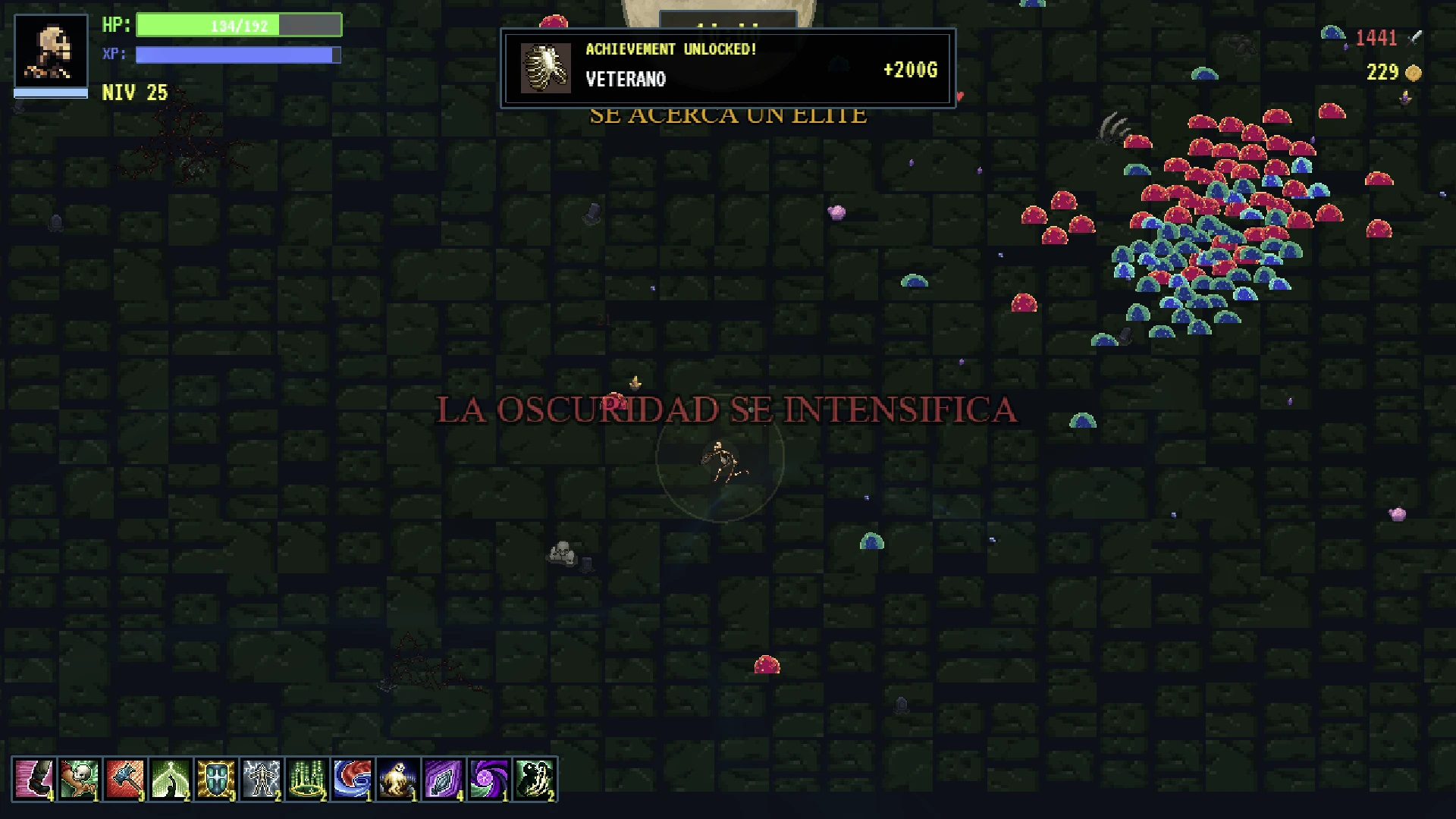The image size is (1456, 819).
Task: Select the red and blue swirl ability
Action: (x=352, y=779)
